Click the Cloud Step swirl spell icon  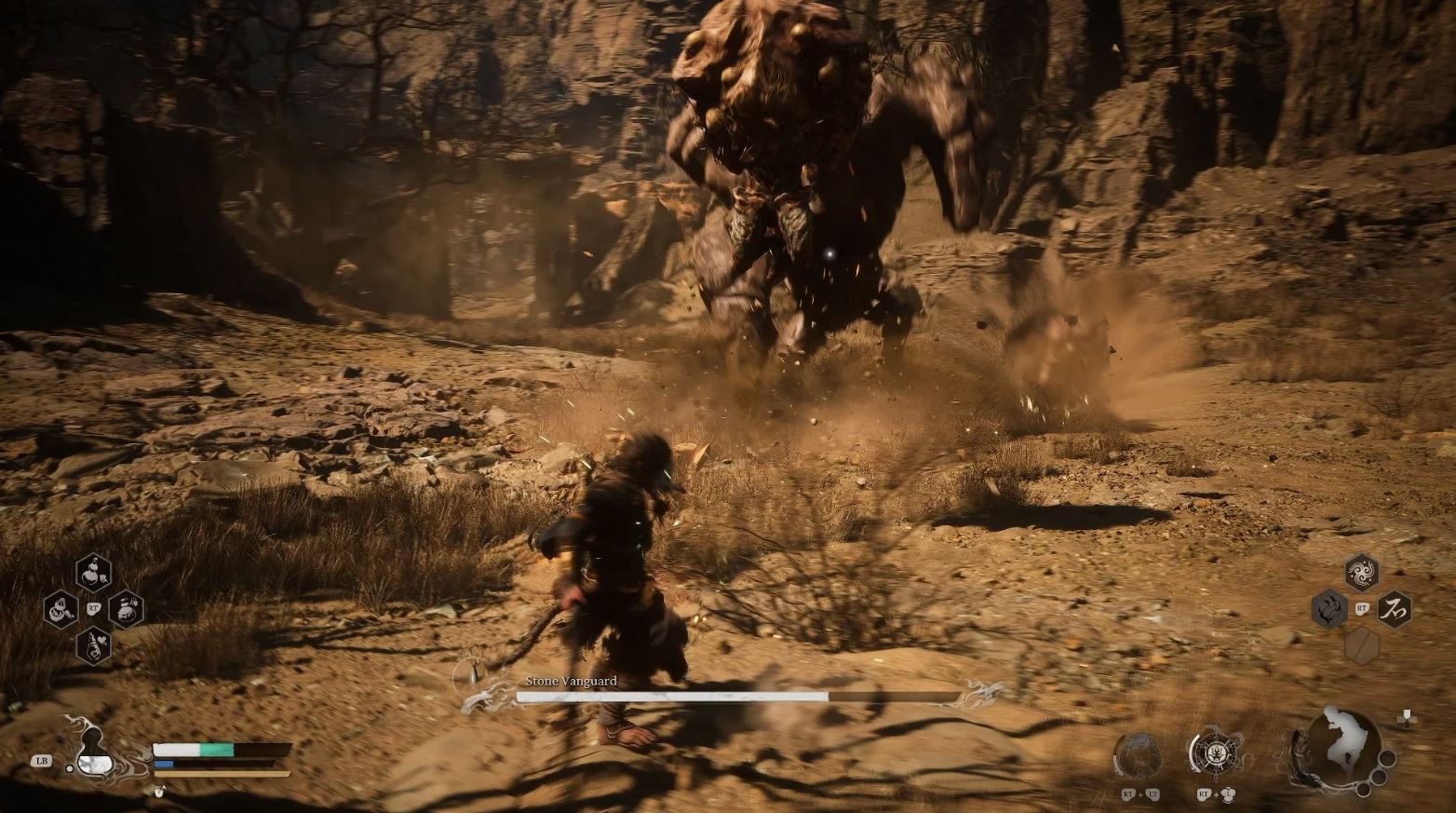point(1361,572)
